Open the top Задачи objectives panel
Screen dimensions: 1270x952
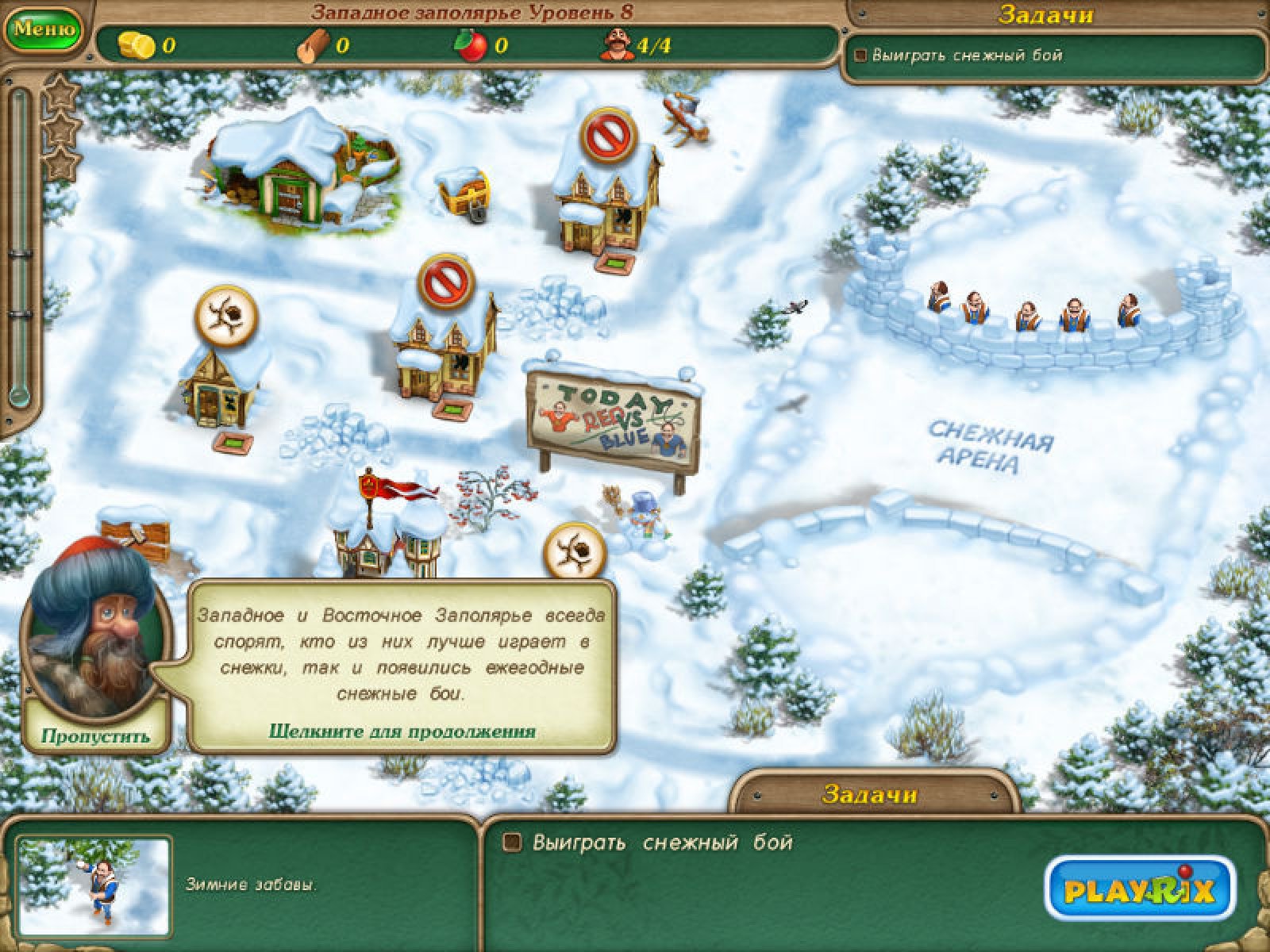(x=1045, y=15)
